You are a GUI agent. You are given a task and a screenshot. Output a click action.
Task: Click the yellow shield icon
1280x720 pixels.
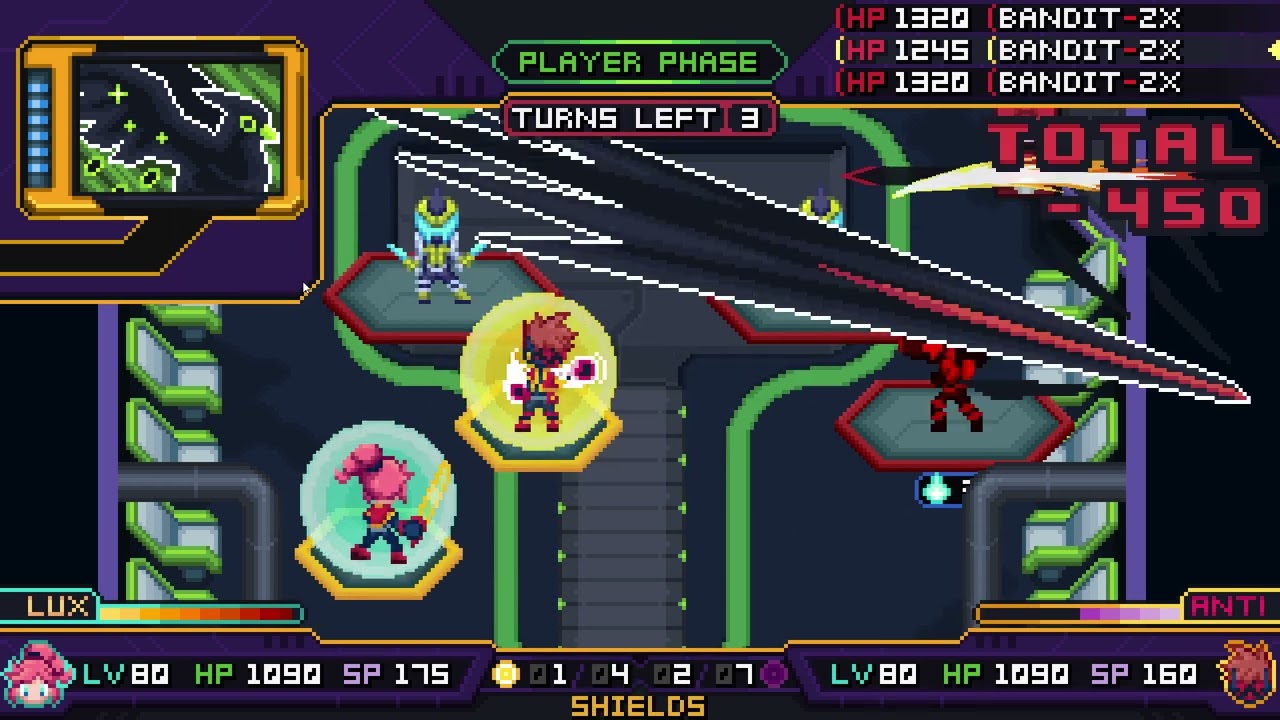[x=506, y=675]
